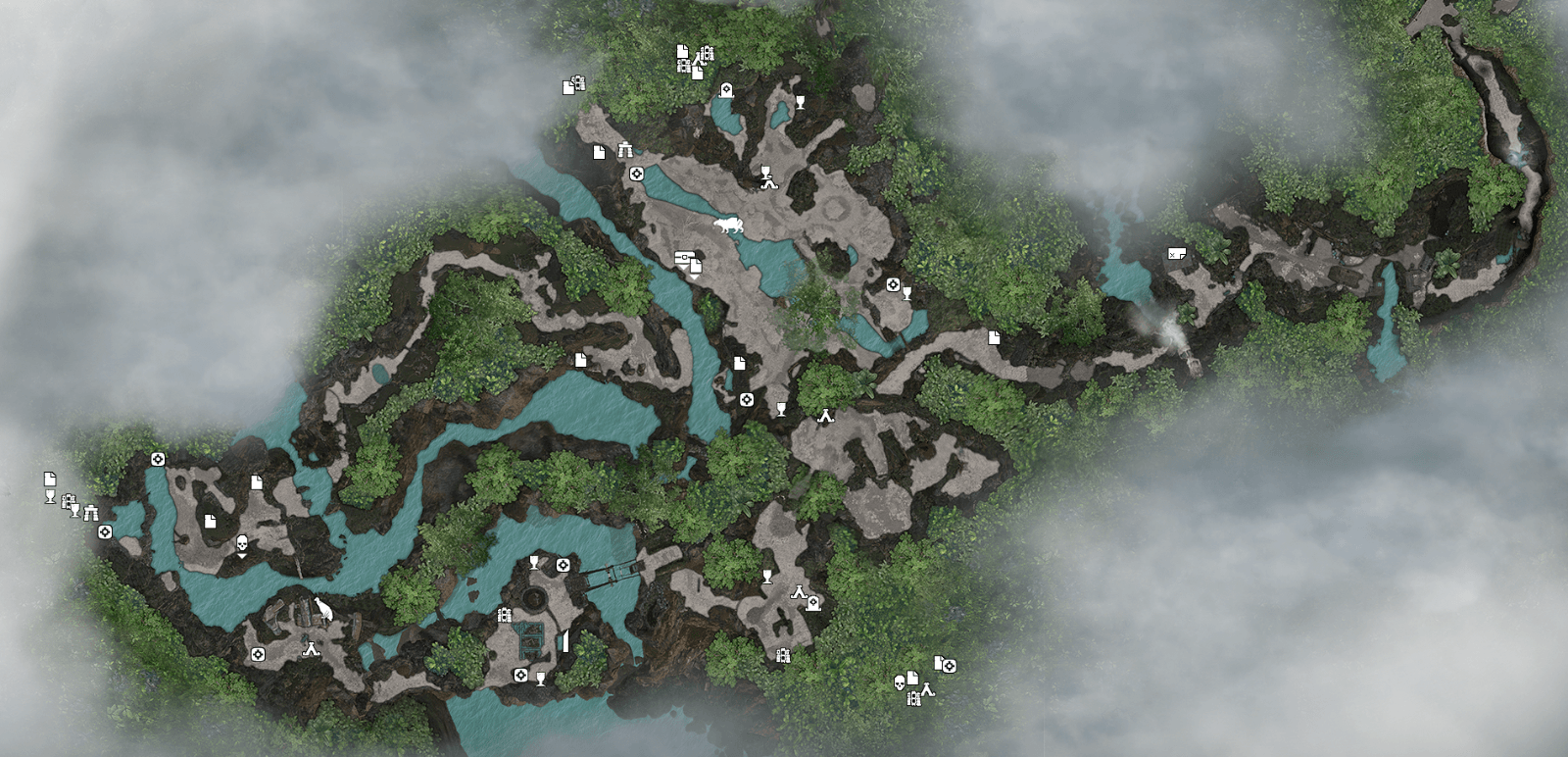
Task: Click the base camp tent marker in the bottom-right corner
Action: click(928, 691)
